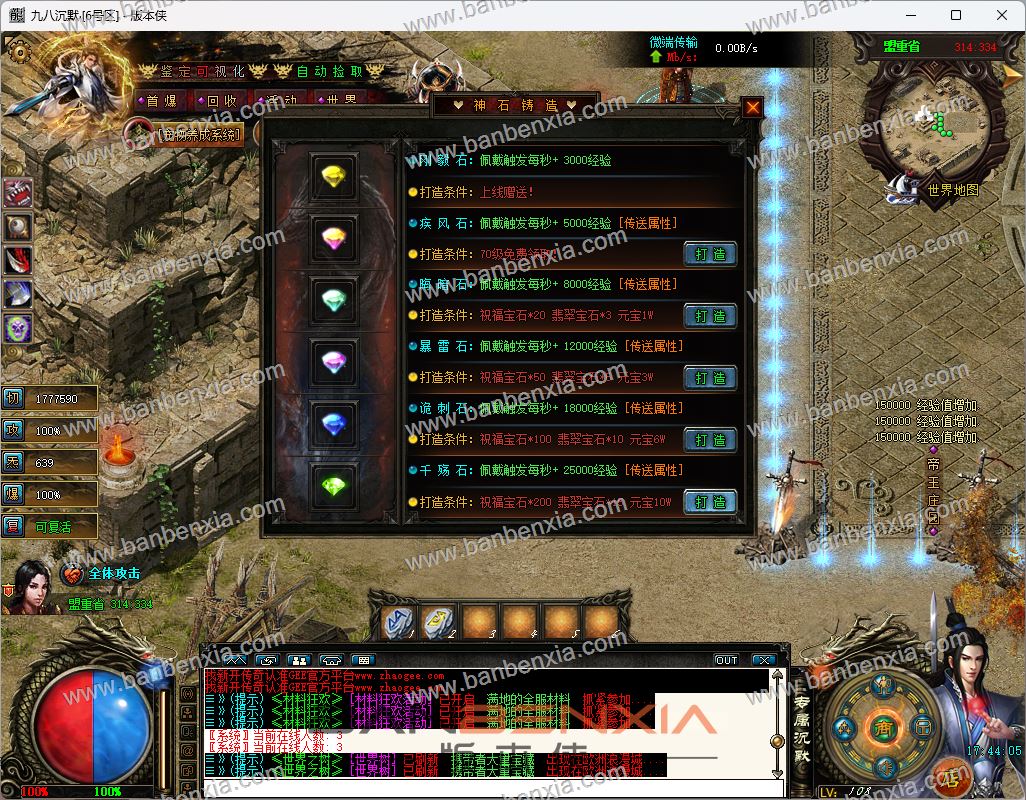Use the first hotbar rune slot
This screenshot has height=800, width=1026.
[x=401, y=622]
